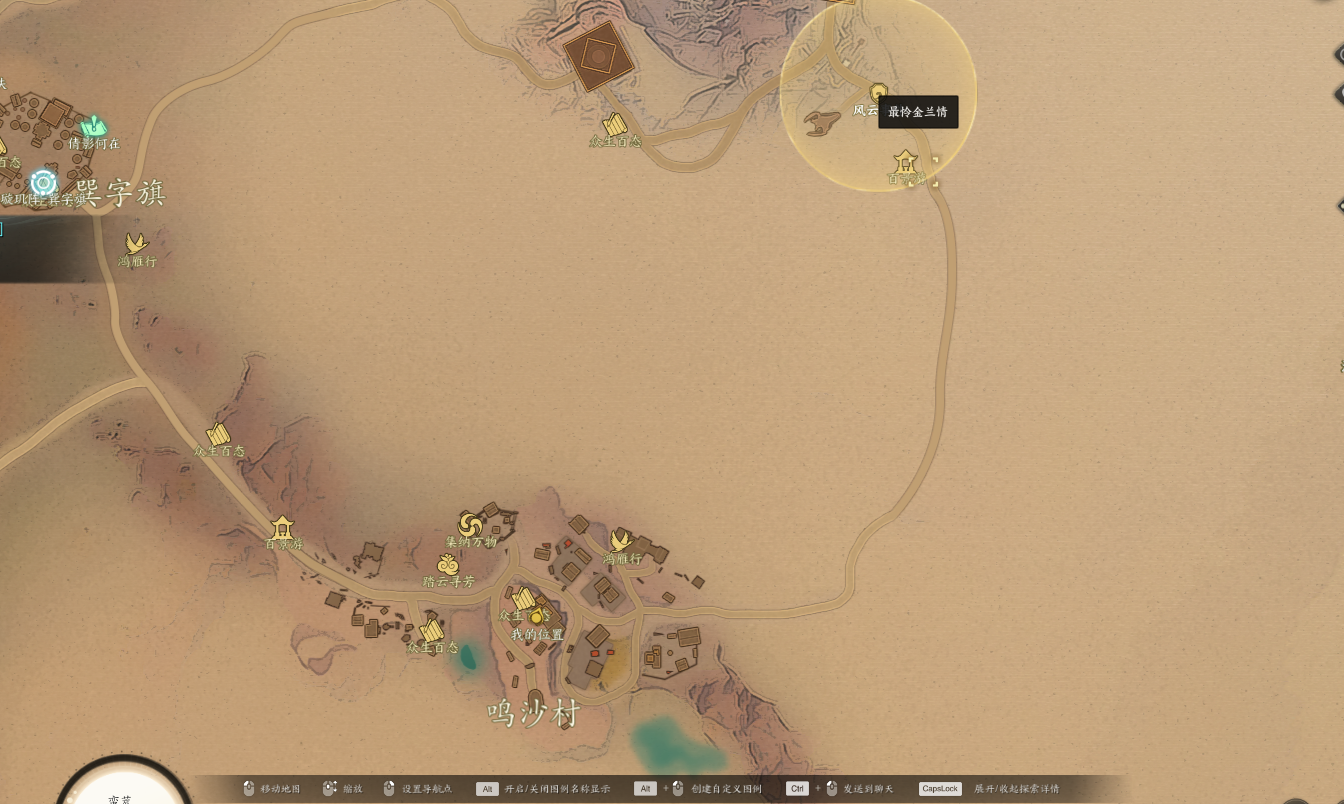Click 众生百态 marker beside the diamond building
This screenshot has width=1344, height=804.
(615, 125)
